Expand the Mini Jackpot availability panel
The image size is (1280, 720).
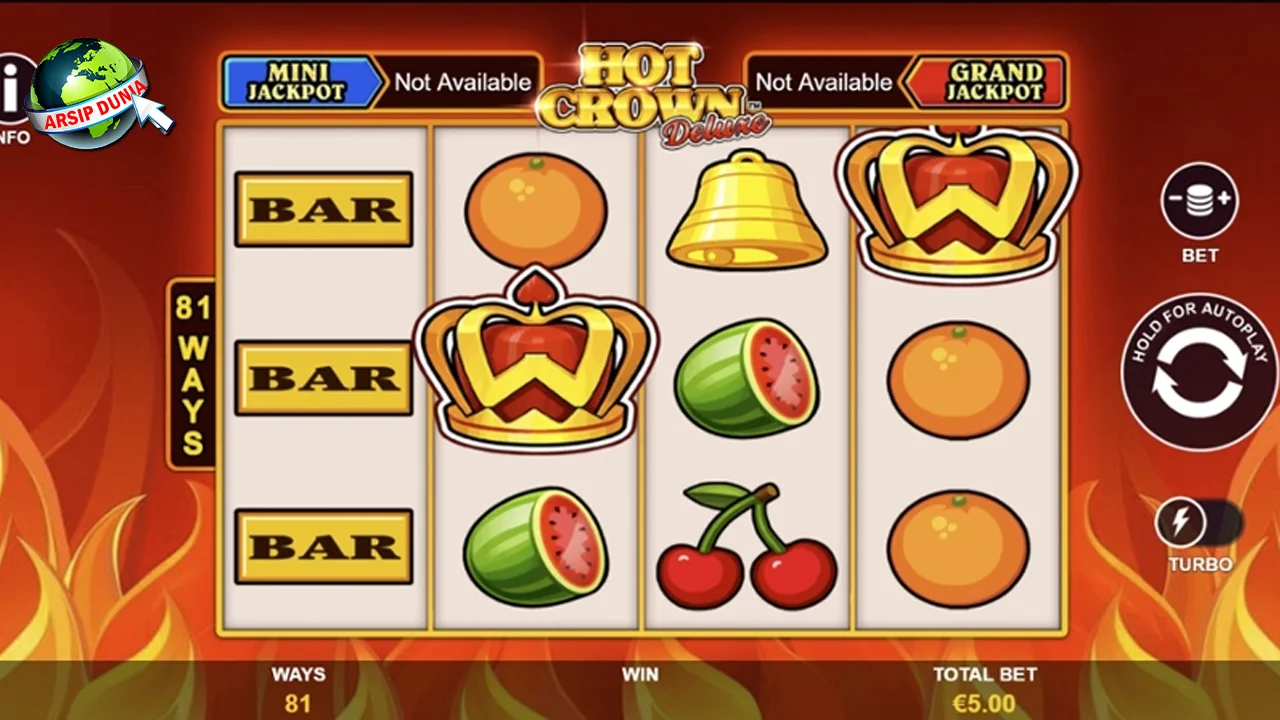(x=462, y=82)
